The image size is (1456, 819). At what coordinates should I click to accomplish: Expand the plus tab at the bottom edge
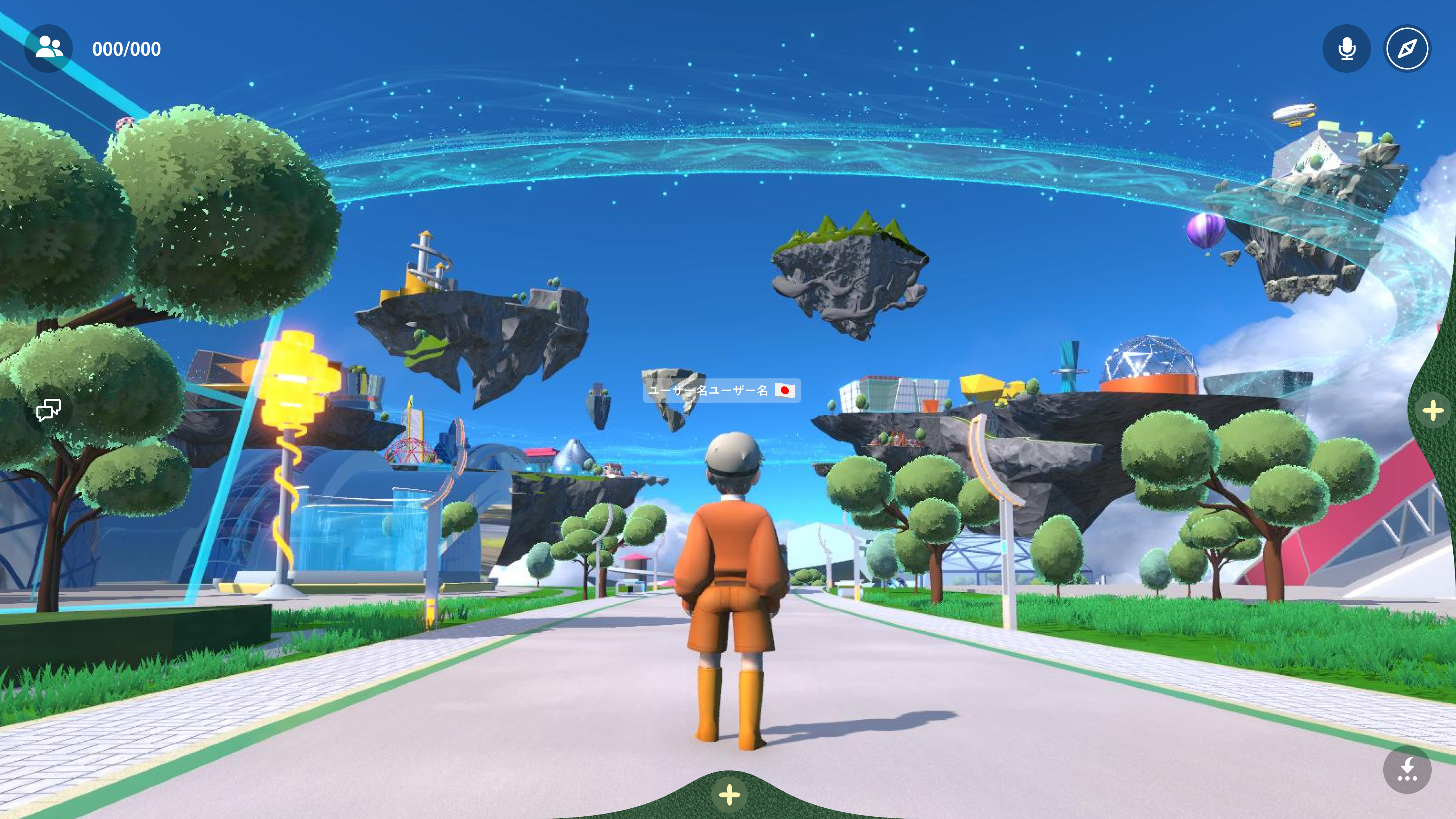coord(729,794)
